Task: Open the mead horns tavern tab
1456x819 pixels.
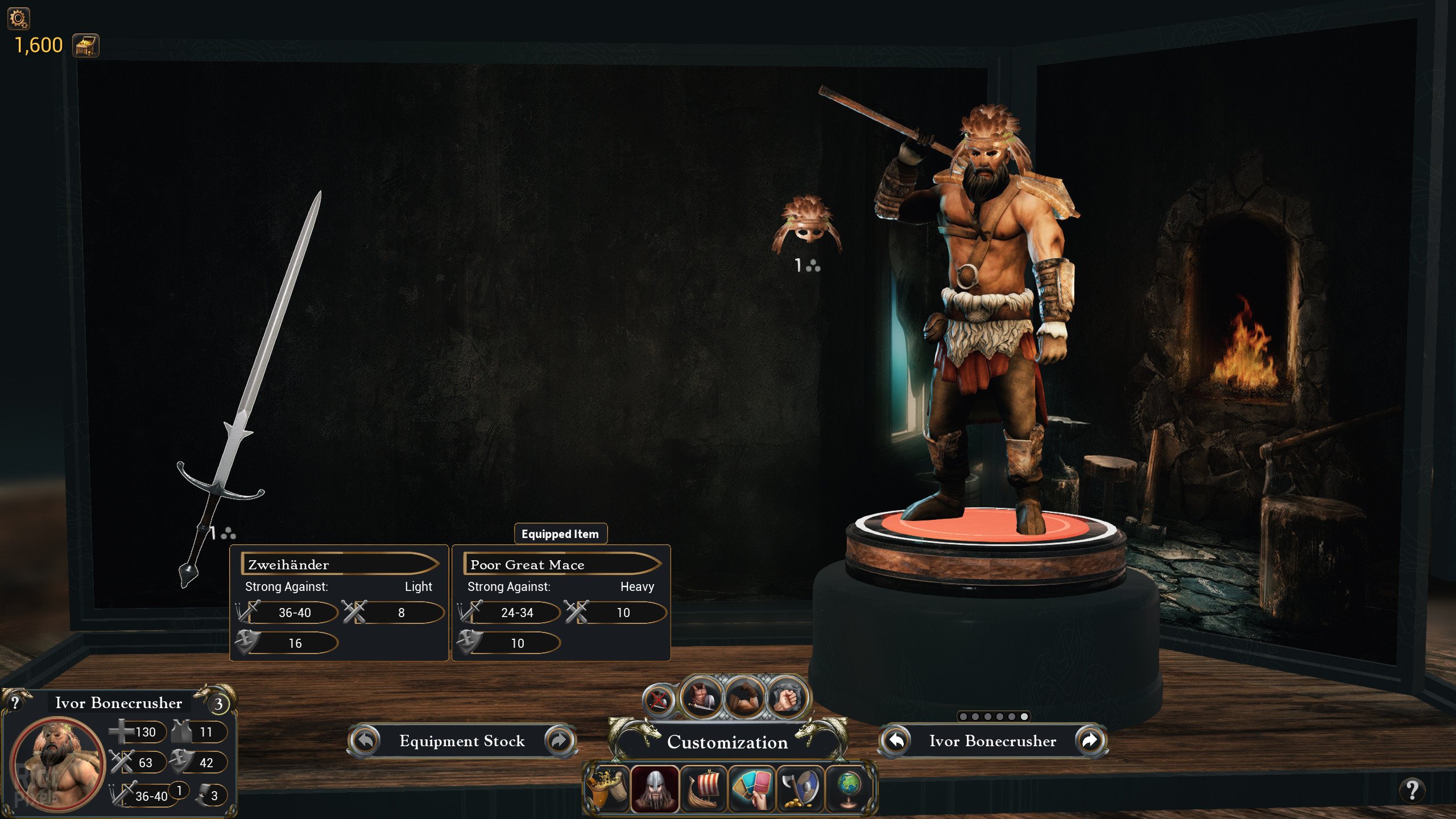Action: tap(607, 788)
